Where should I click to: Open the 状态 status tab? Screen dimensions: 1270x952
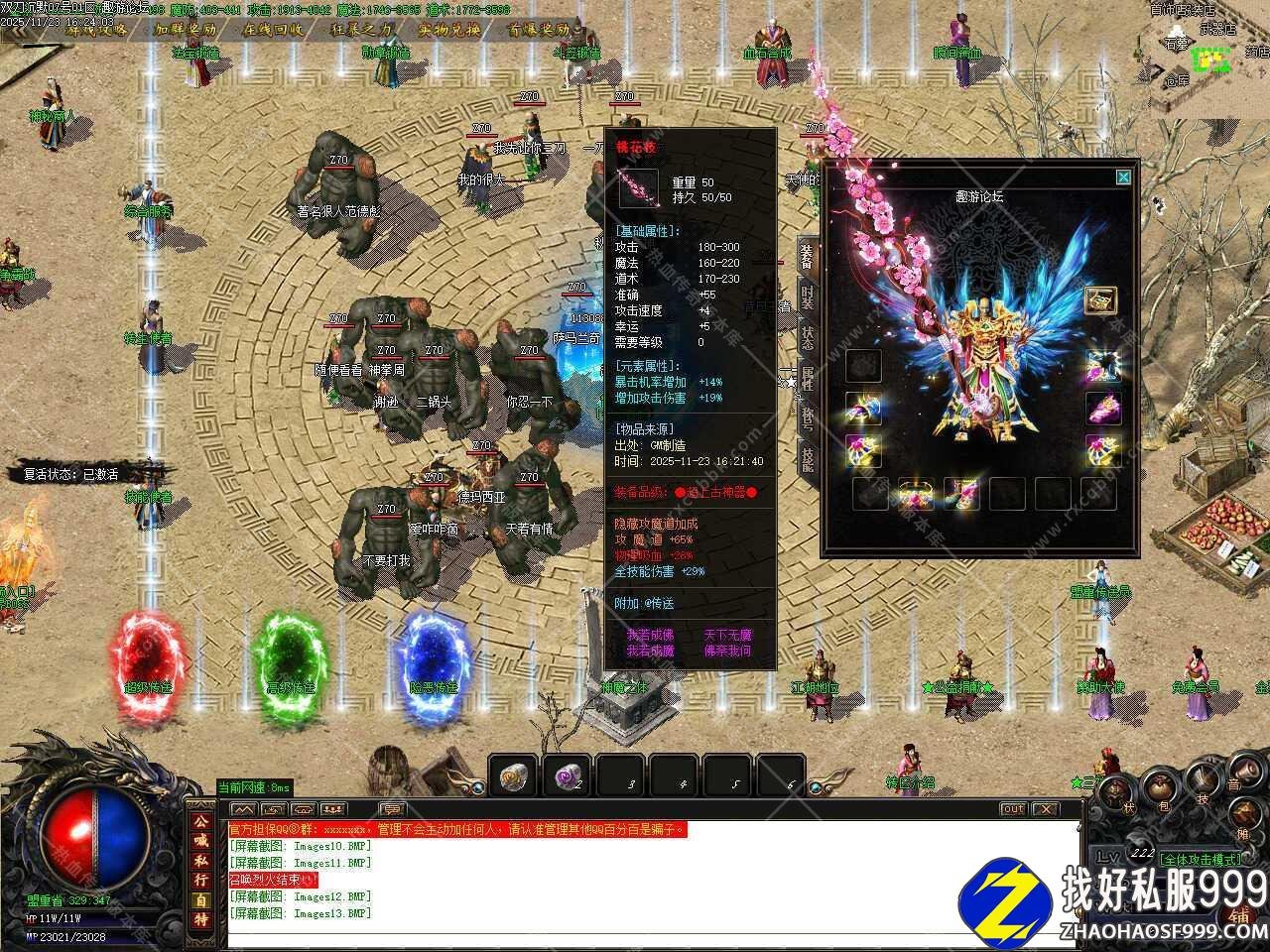point(808,335)
